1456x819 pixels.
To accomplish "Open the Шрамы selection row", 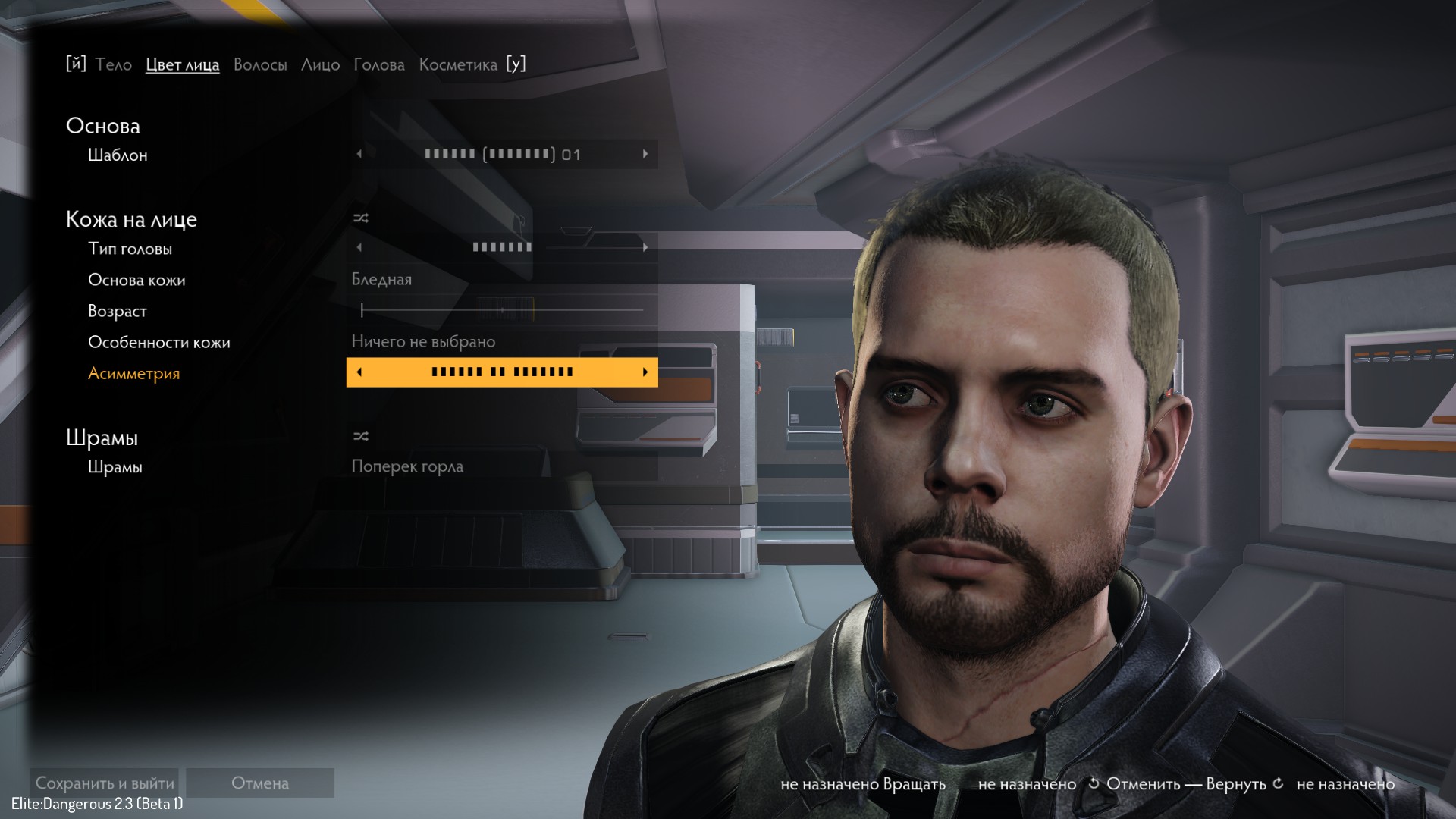I will (x=500, y=467).
